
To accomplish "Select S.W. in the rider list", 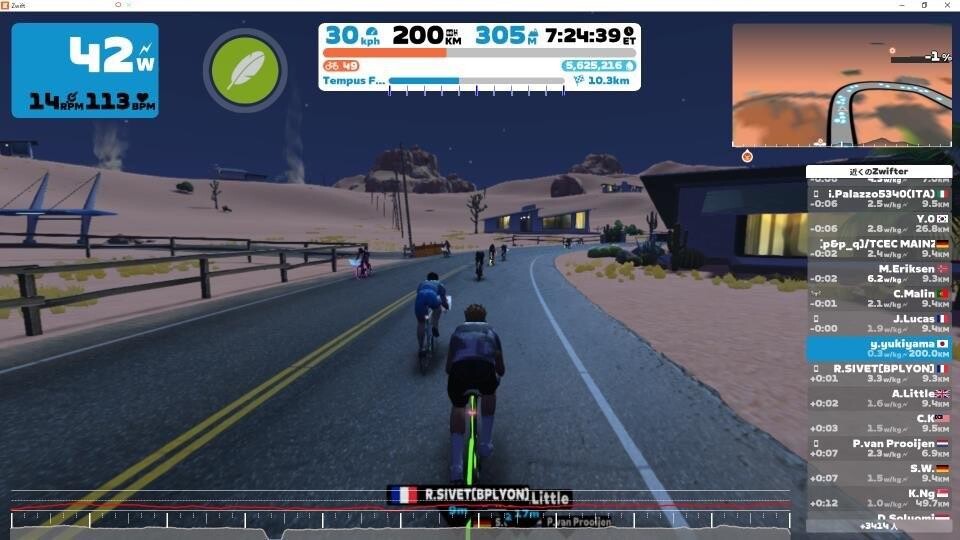I will 879,473.
